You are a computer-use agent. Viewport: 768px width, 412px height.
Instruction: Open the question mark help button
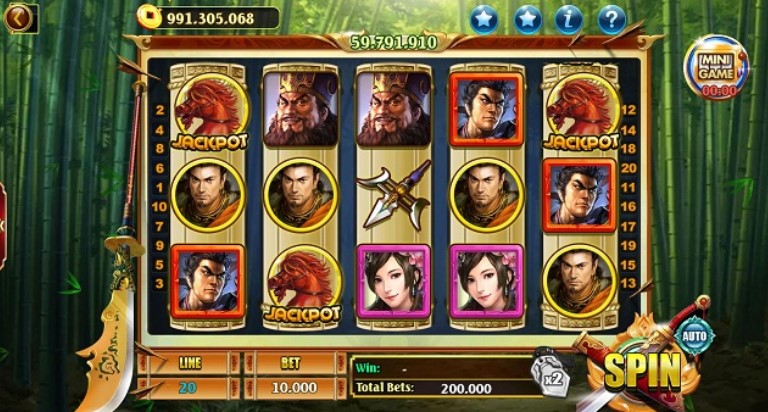pos(611,19)
